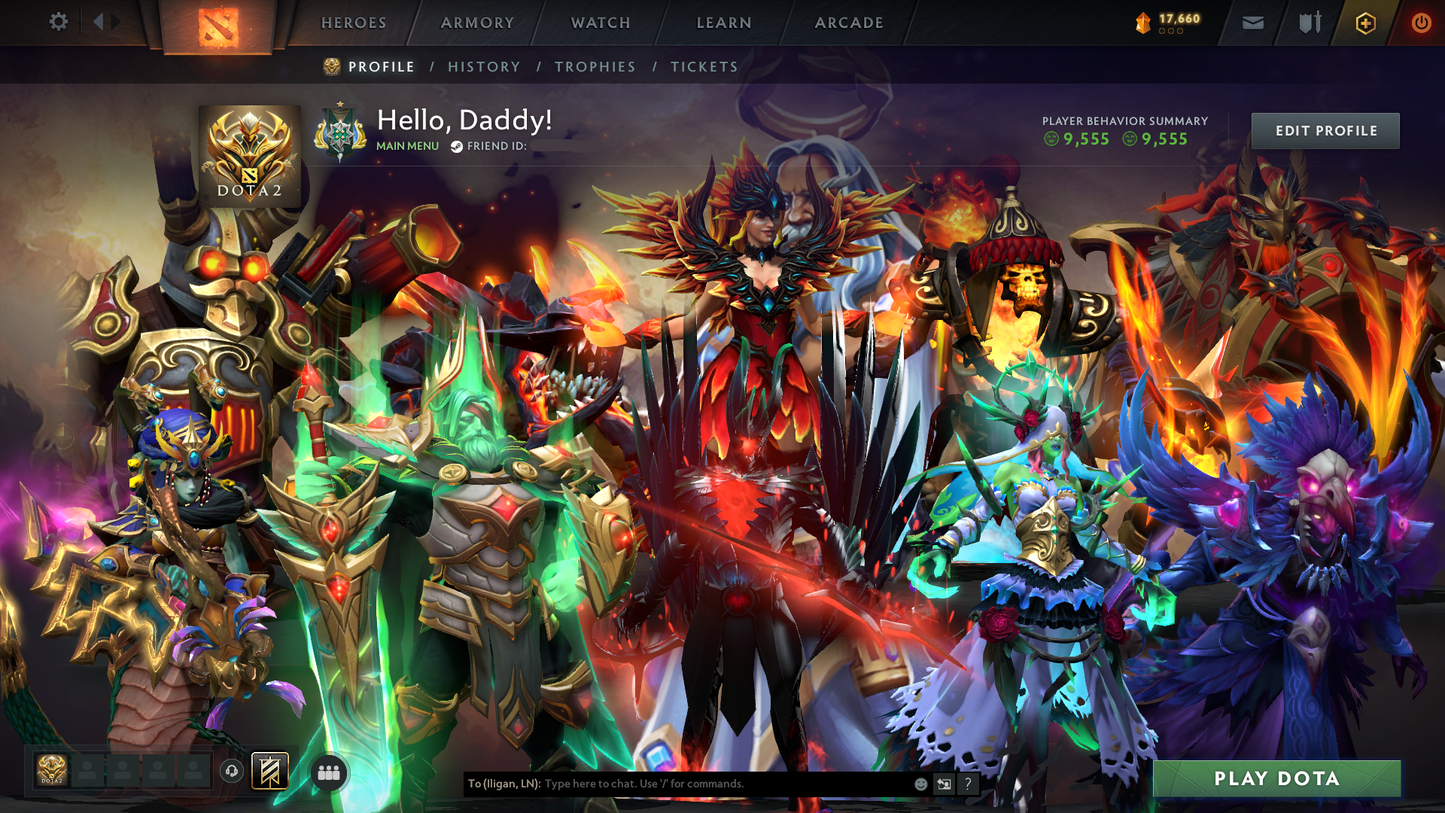Show the Trophies tab
Screen dimensions: 1445x813
pos(595,67)
